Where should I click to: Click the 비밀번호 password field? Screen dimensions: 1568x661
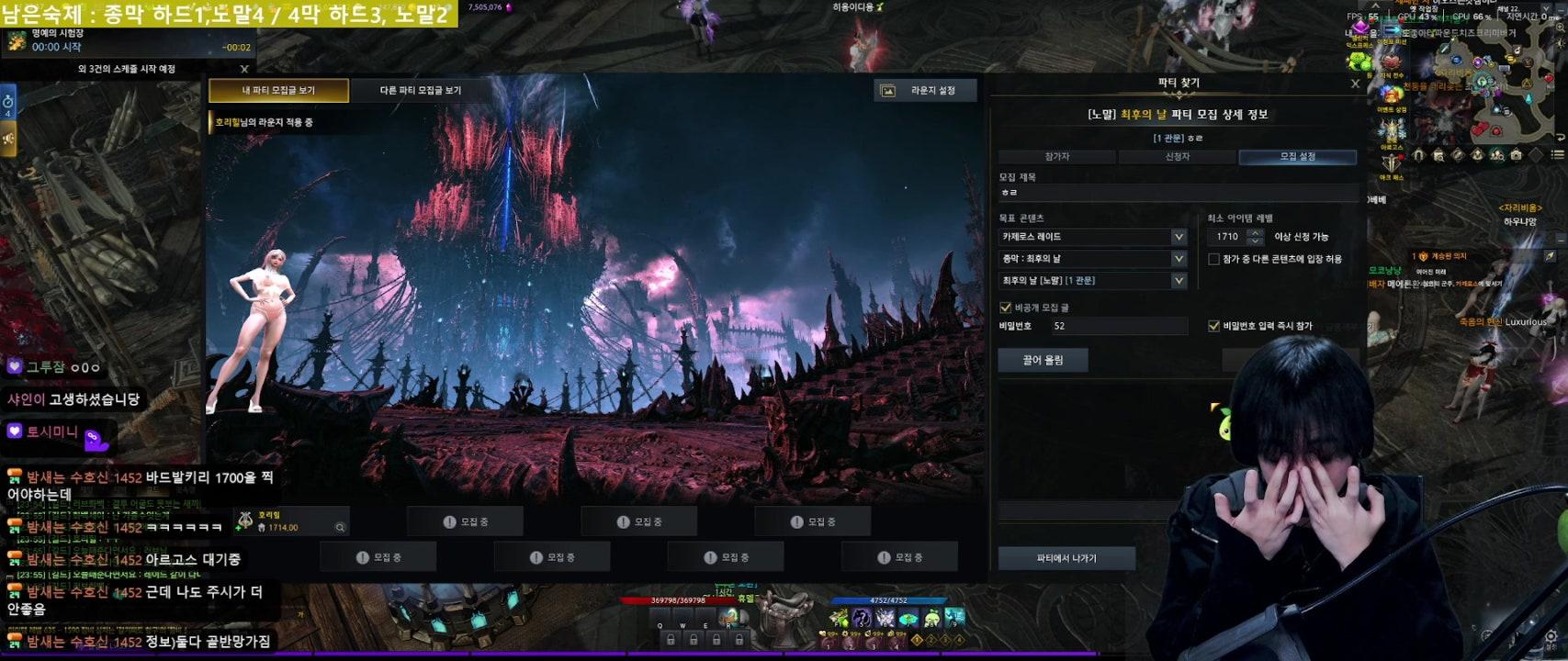(1118, 326)
